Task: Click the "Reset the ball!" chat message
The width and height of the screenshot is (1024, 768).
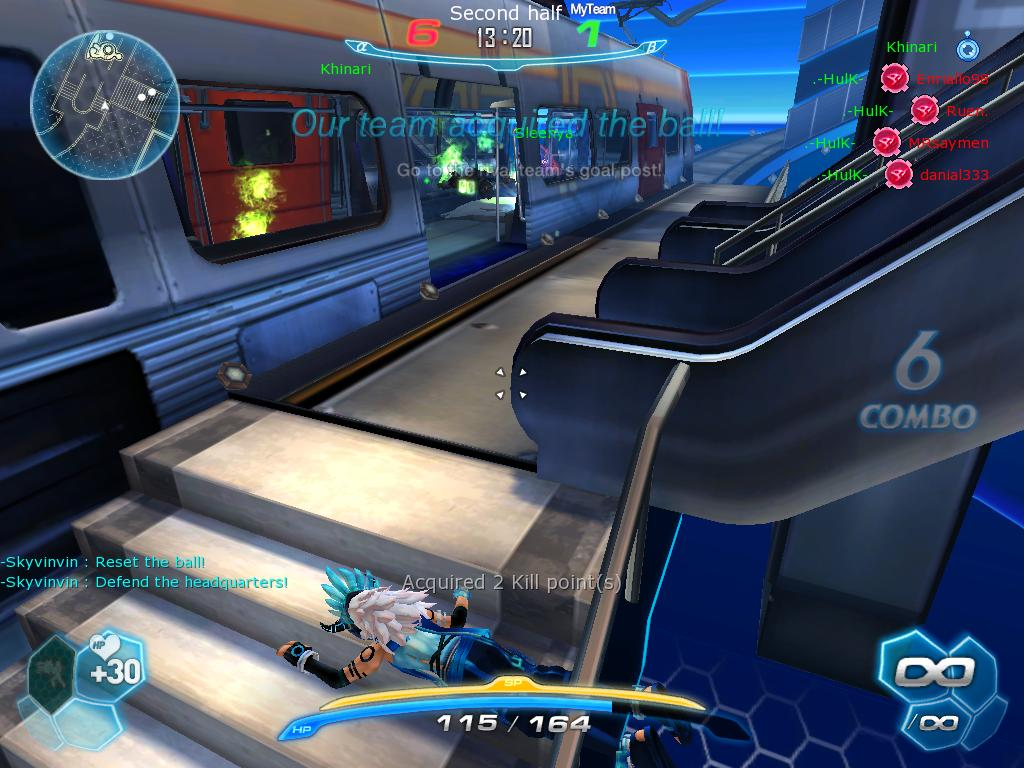Action: 103,562
